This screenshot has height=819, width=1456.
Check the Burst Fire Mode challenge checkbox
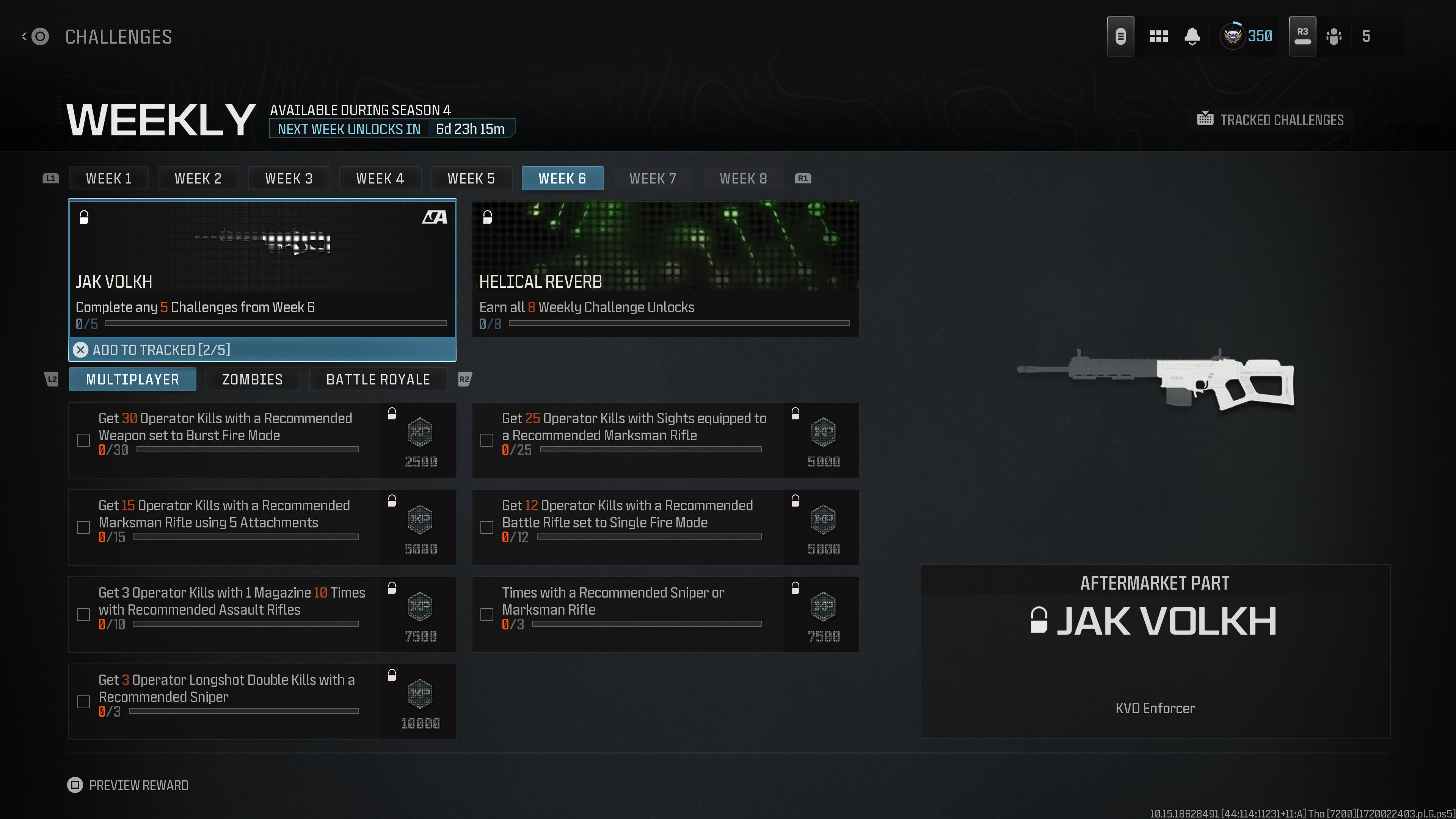click(x=84, y=440)
